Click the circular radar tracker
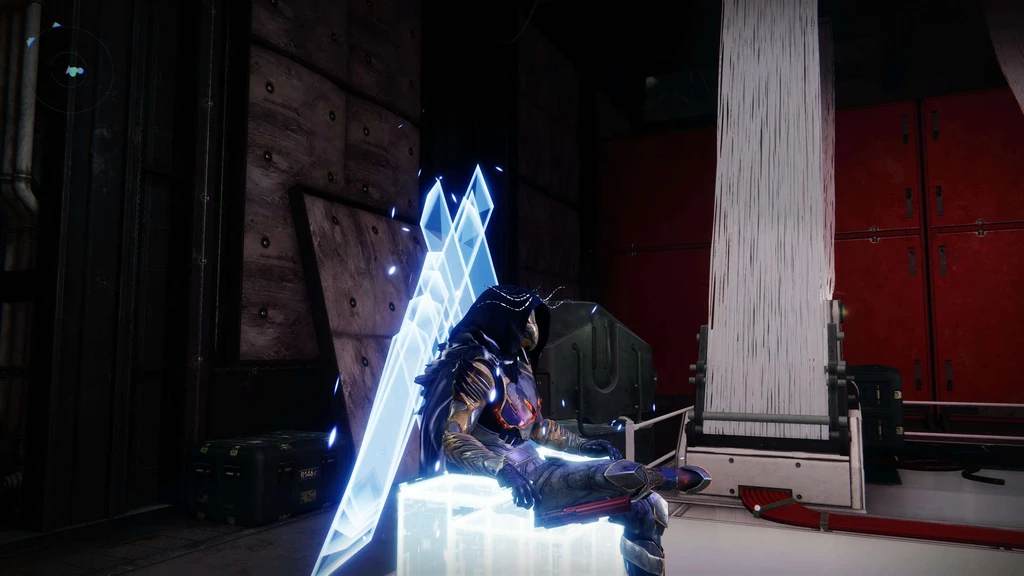This screenshot has width=1024, height=576. pos(71,70)
